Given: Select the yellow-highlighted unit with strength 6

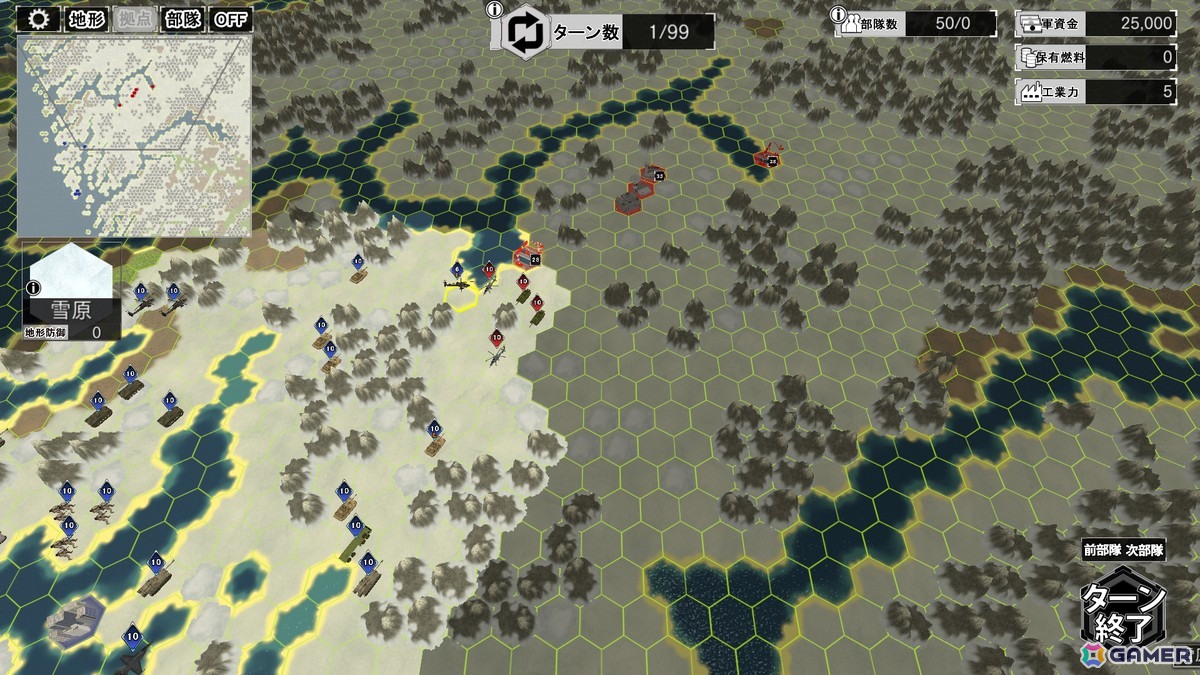Looking at the screenshot, I should [458, 286].
